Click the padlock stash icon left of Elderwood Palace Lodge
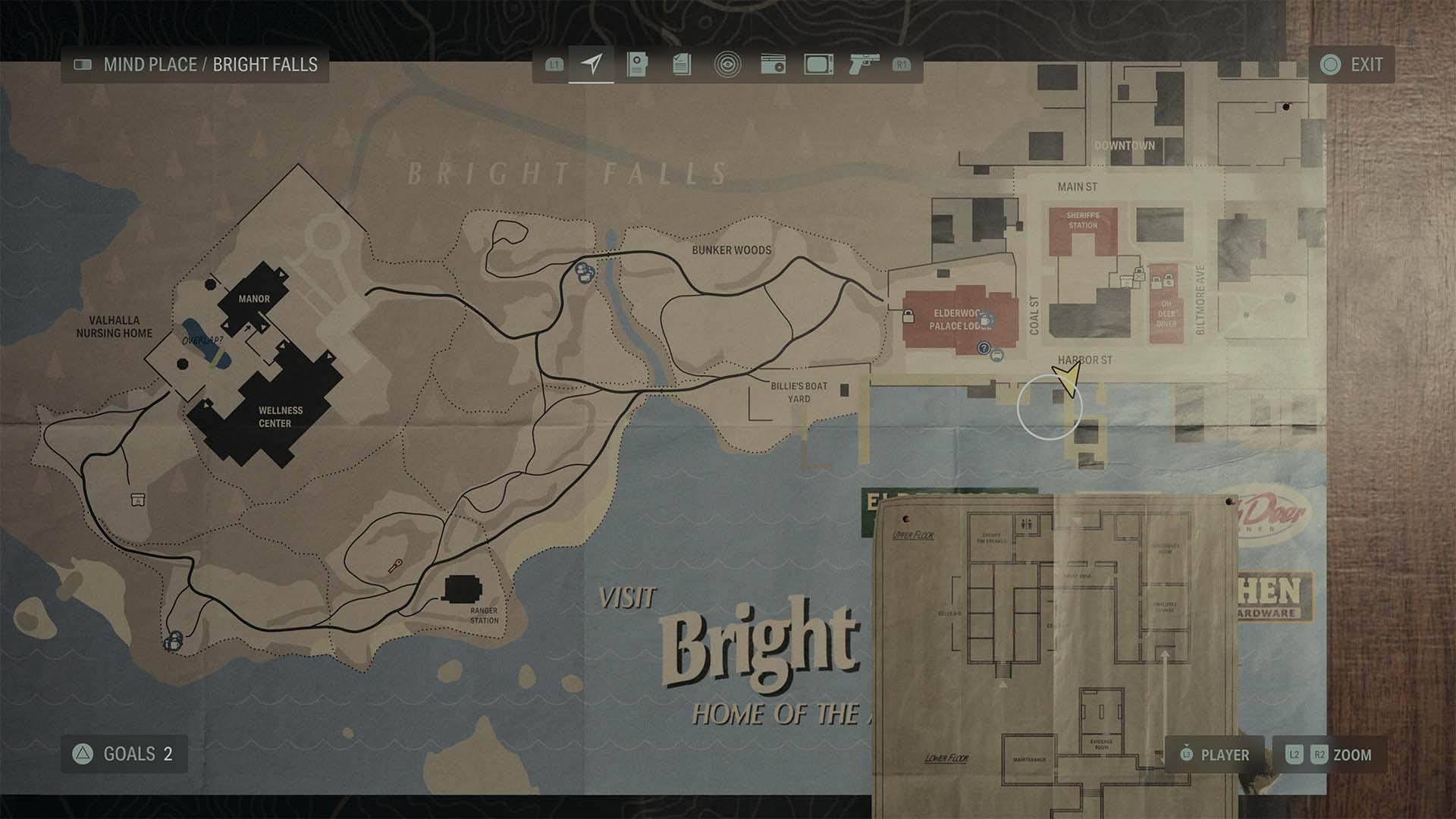The image size is (1456, 819). coord(908,316)
